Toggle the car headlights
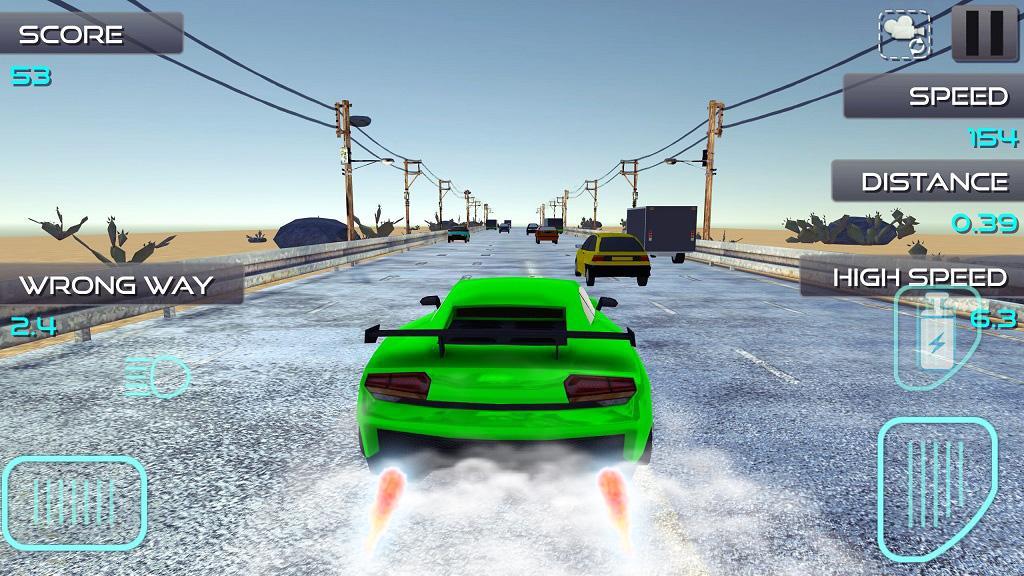Viewport: 1024px width, 576px height. tap(157, 377)
